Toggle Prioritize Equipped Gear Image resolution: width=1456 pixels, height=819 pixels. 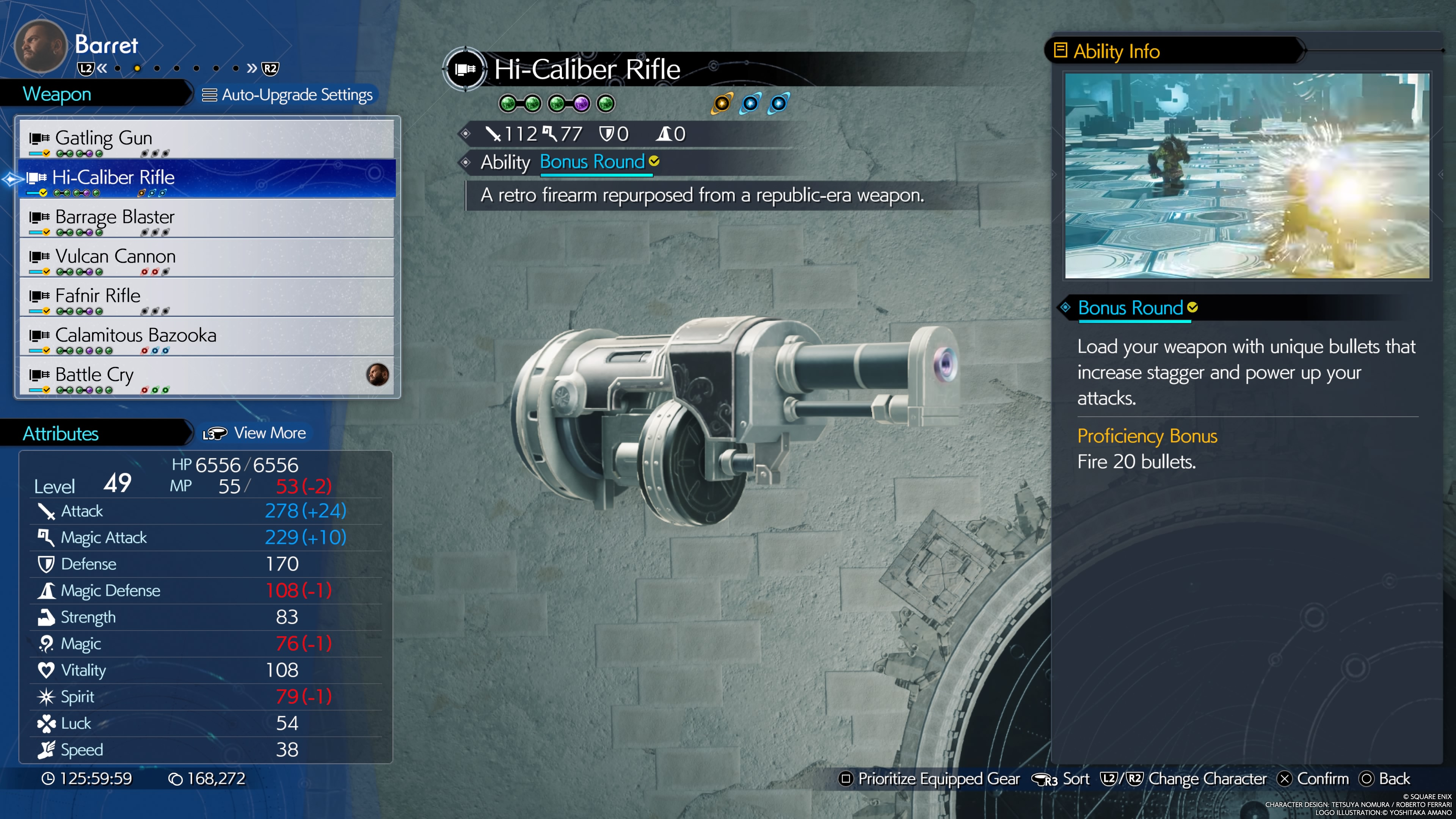[x=929, y=779]
